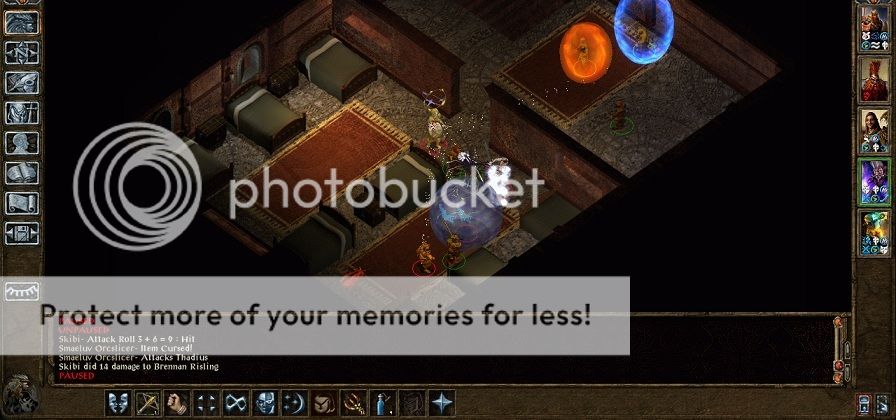Click the four-dot formation button
The height and width of the screenshot is (420, 896).
coord(207,404)
